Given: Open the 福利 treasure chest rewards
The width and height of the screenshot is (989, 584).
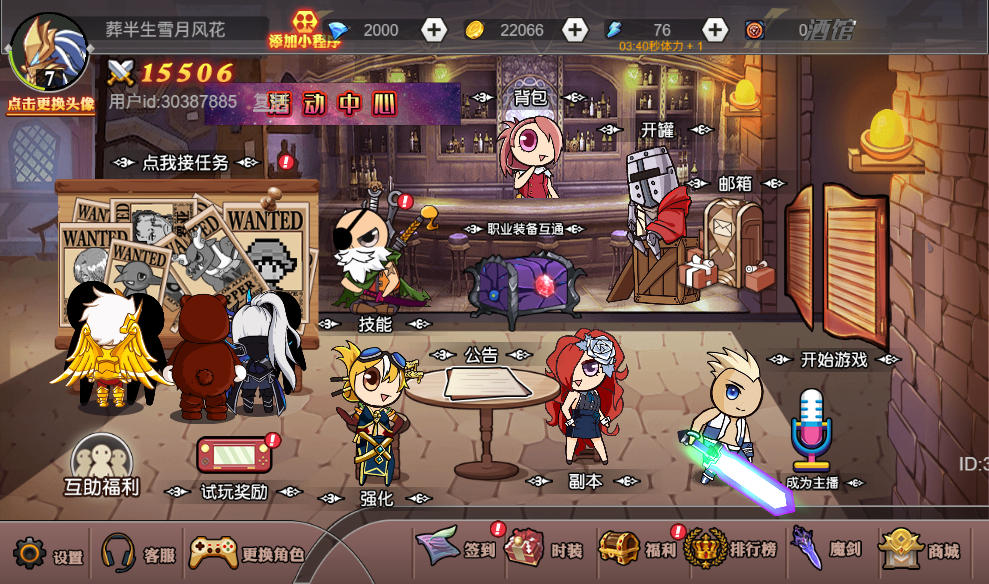Looking at the screenshot, I should (638, 549).
